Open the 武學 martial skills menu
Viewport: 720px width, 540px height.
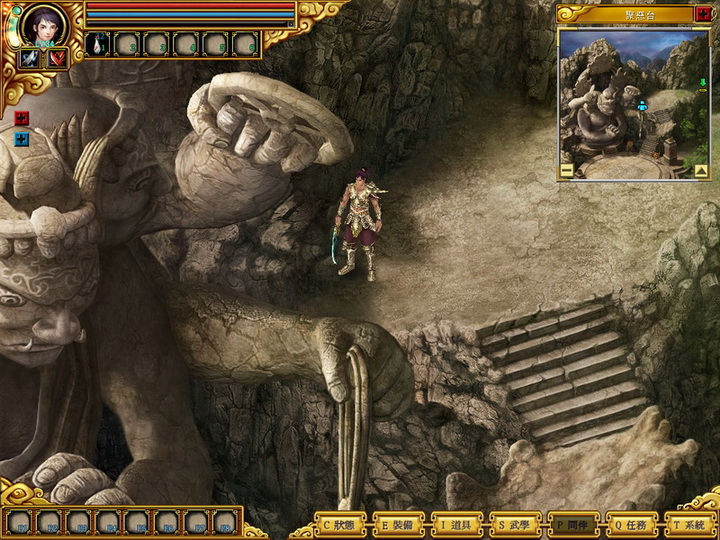click(x=516, y=524)
